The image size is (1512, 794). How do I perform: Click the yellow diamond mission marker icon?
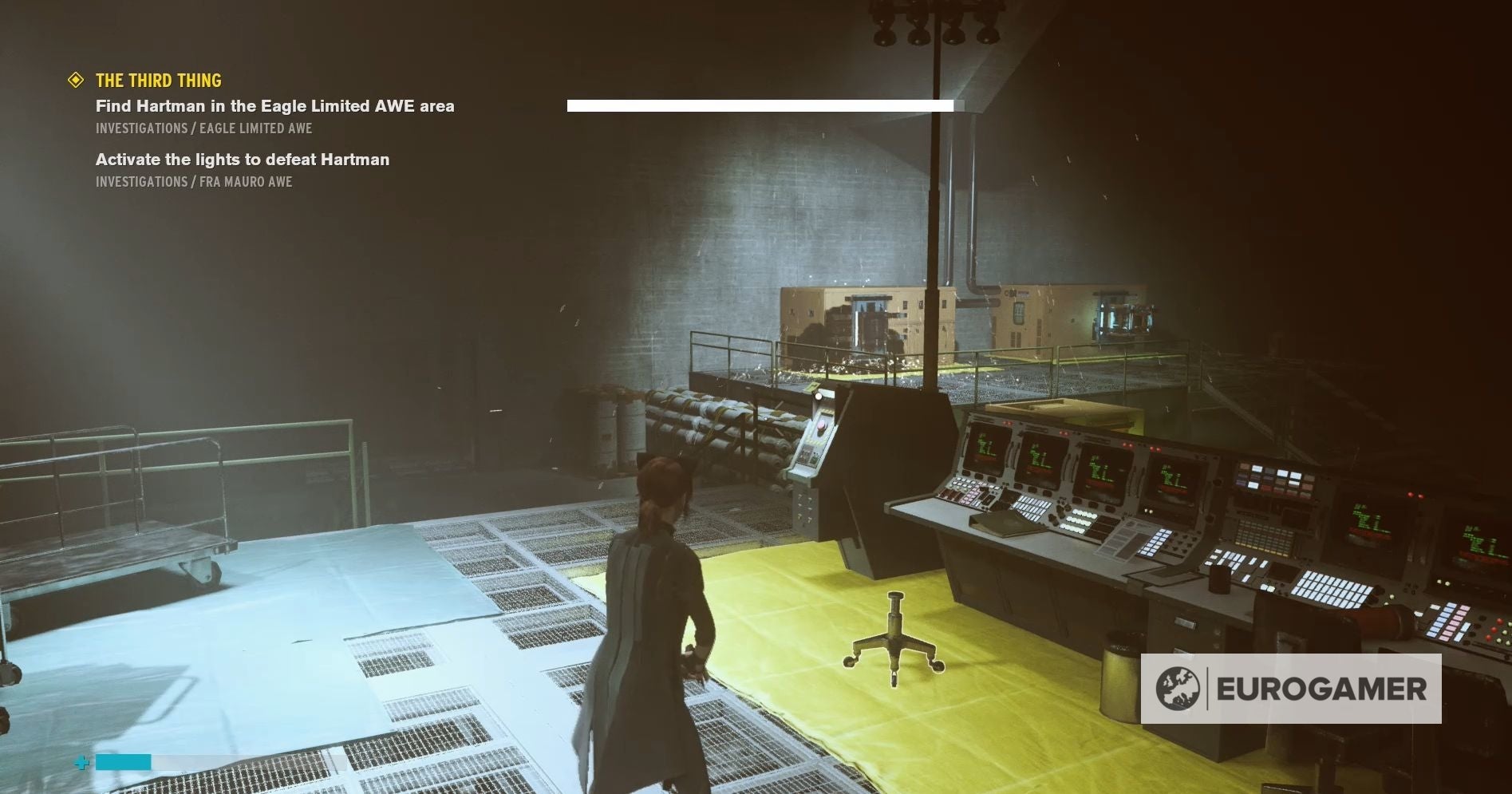tap(76, 80)
